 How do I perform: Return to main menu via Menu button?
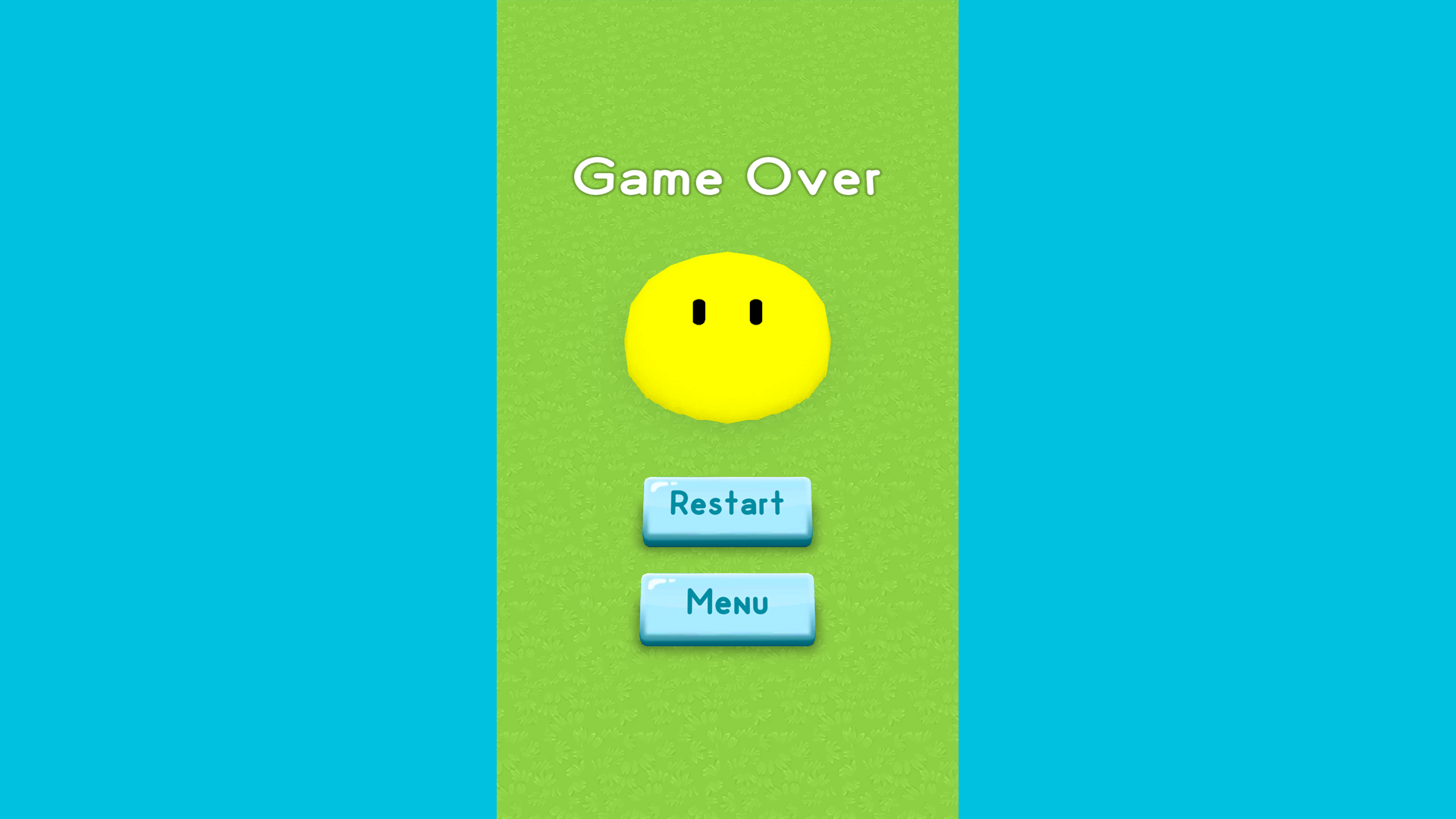click(x=726, y=605)
